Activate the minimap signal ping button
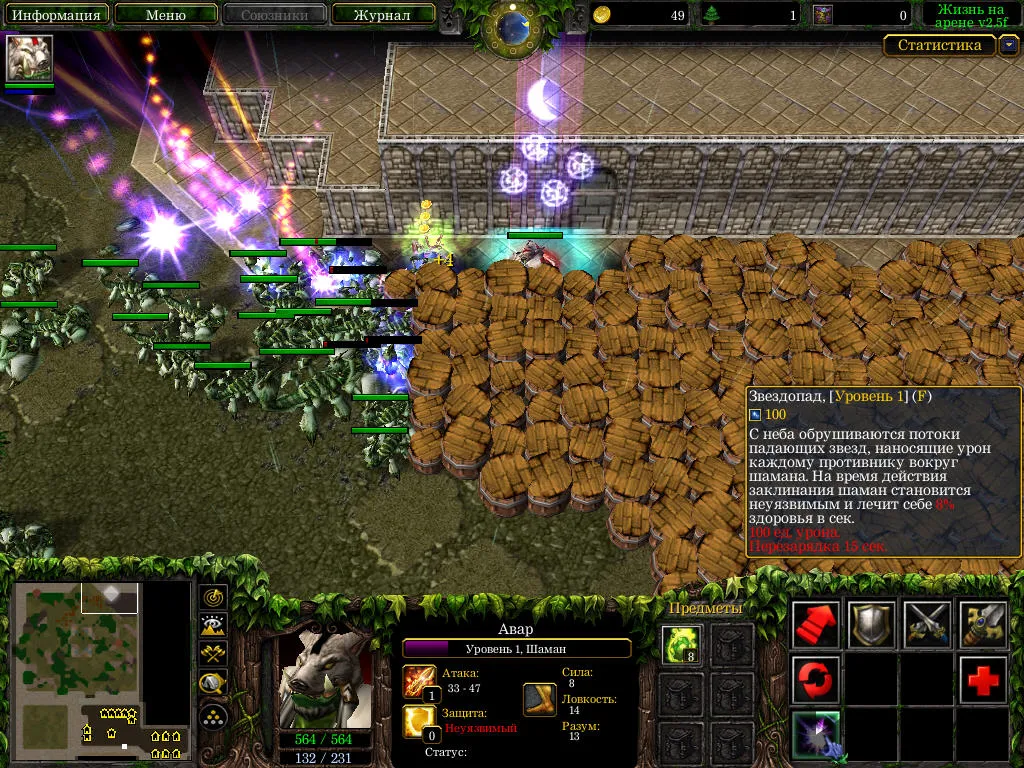This screenshot has height=768, width=1024. [x=213, y=597]
